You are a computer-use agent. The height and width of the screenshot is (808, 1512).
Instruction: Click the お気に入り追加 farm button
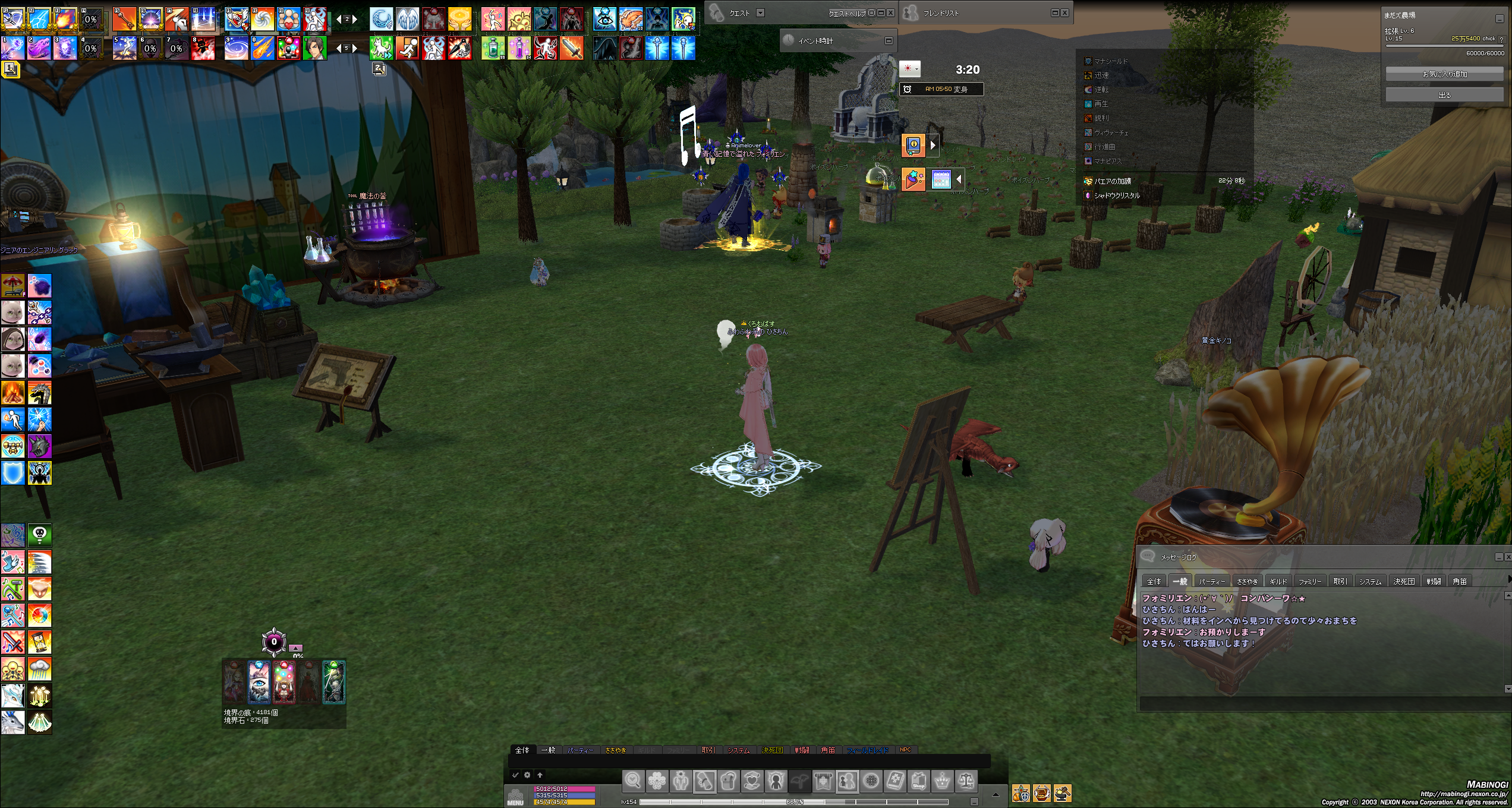(1445, 74)
